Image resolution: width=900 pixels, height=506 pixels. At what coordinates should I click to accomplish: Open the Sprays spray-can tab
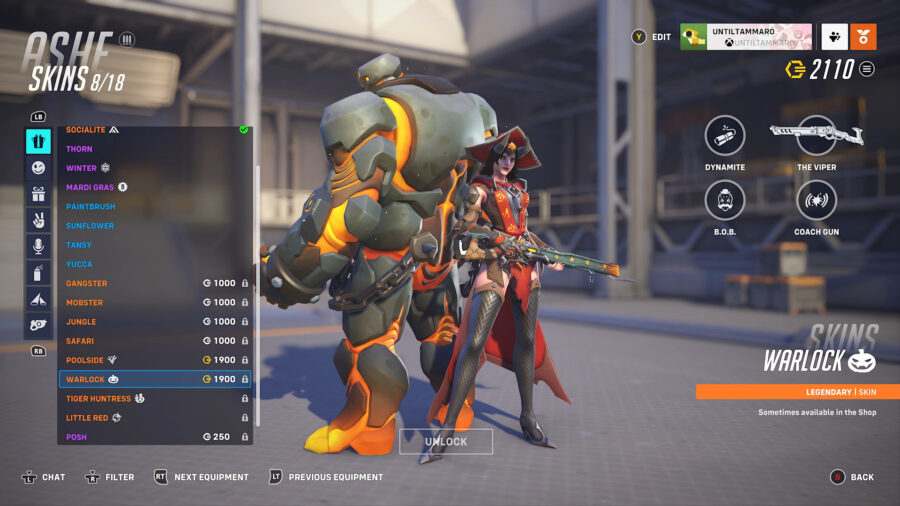pos(38,272)
